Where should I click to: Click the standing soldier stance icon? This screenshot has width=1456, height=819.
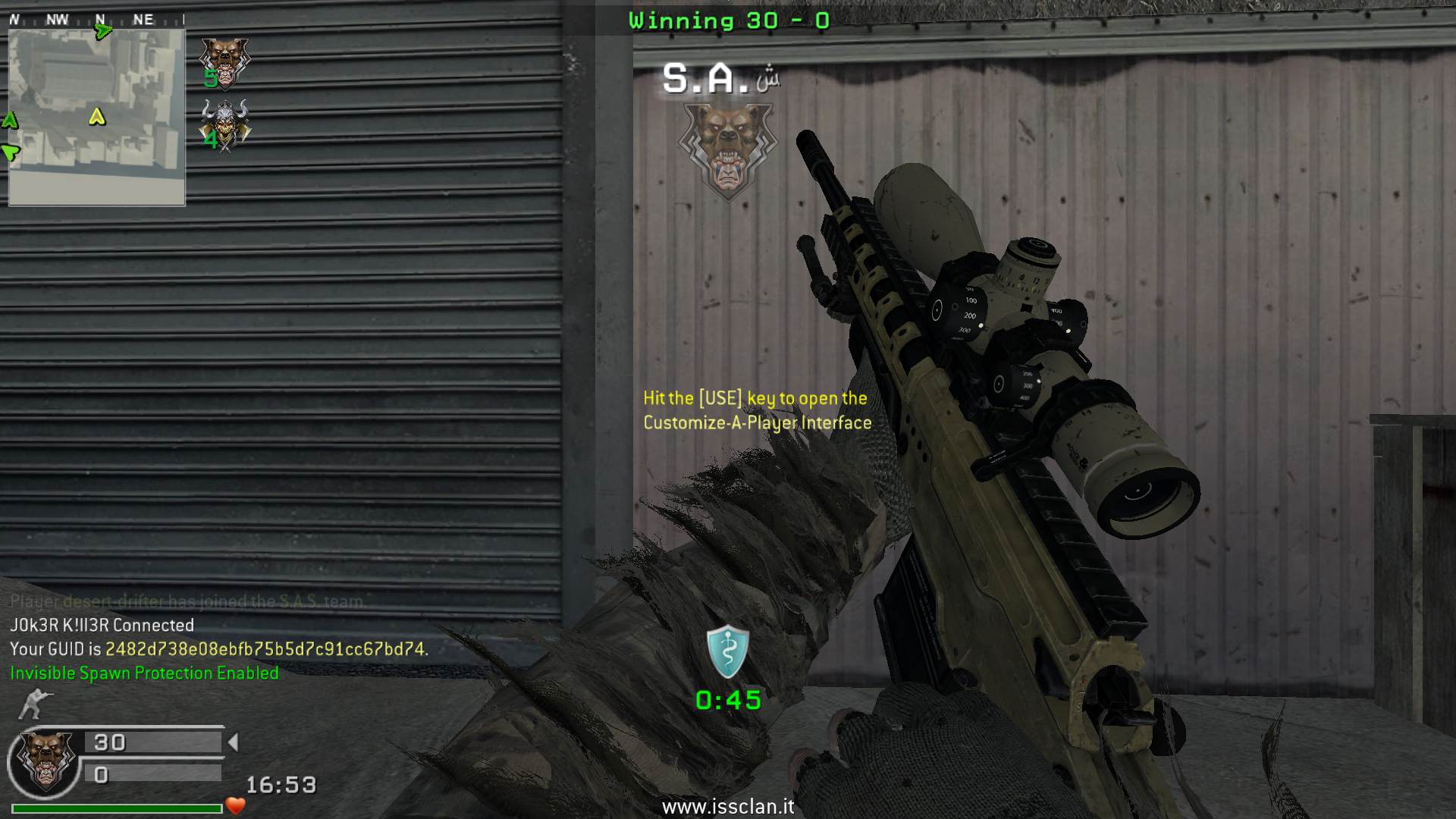coord(32,704)
